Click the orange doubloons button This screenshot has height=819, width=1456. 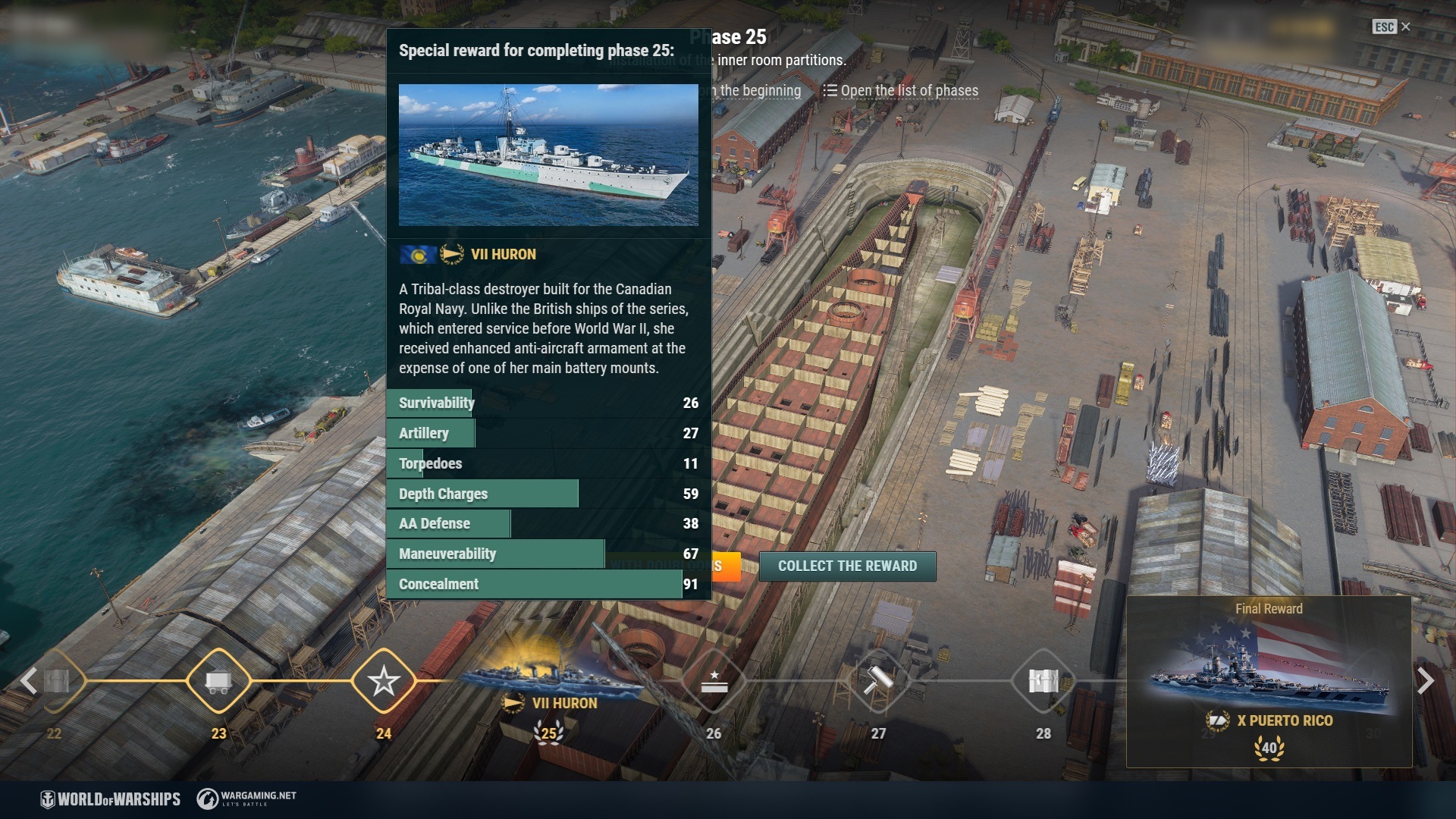coord(725,566)
